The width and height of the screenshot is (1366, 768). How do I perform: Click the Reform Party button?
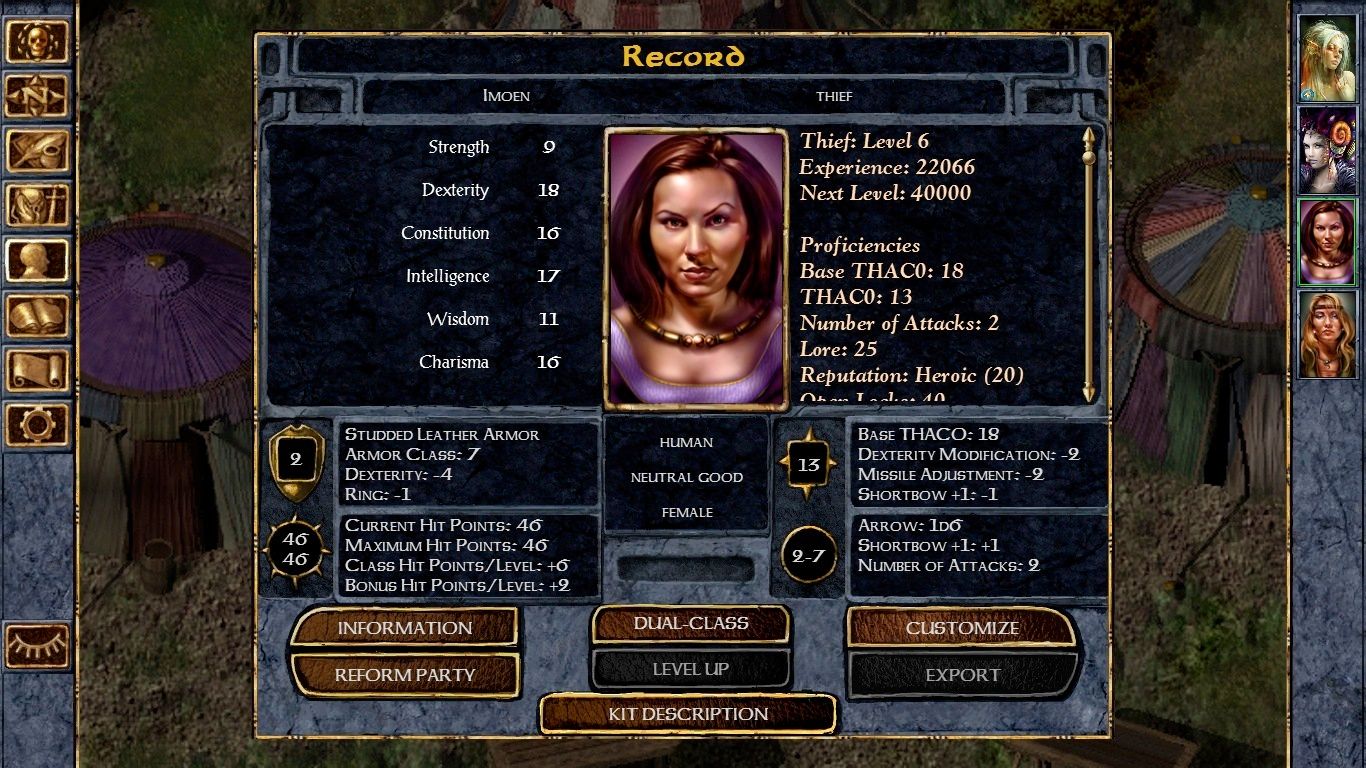click(x=404, y=675)
